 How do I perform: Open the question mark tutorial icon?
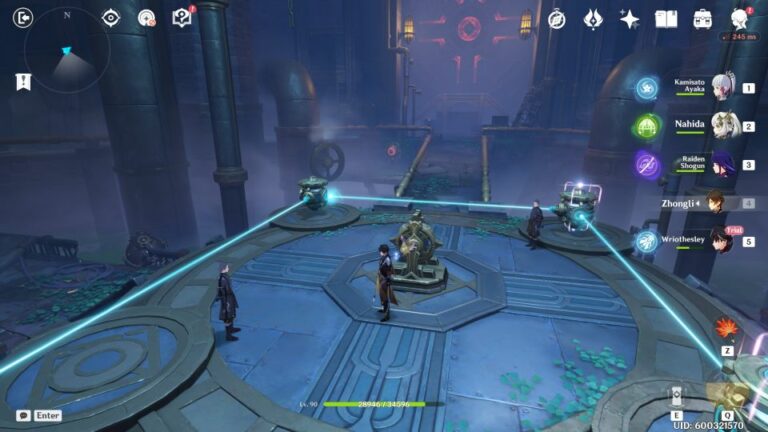tap(181, 18)
